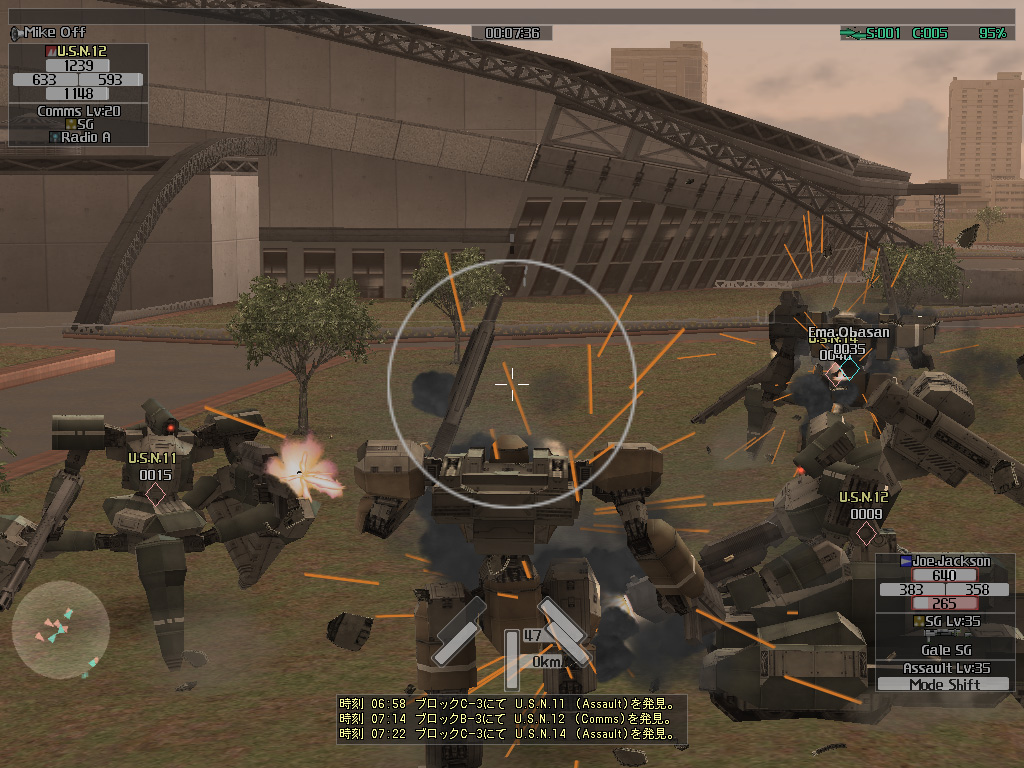The width and height of the screenshot is (1024, 768).
Task: Click the battle message log
Action: click(x=511, y=719)
